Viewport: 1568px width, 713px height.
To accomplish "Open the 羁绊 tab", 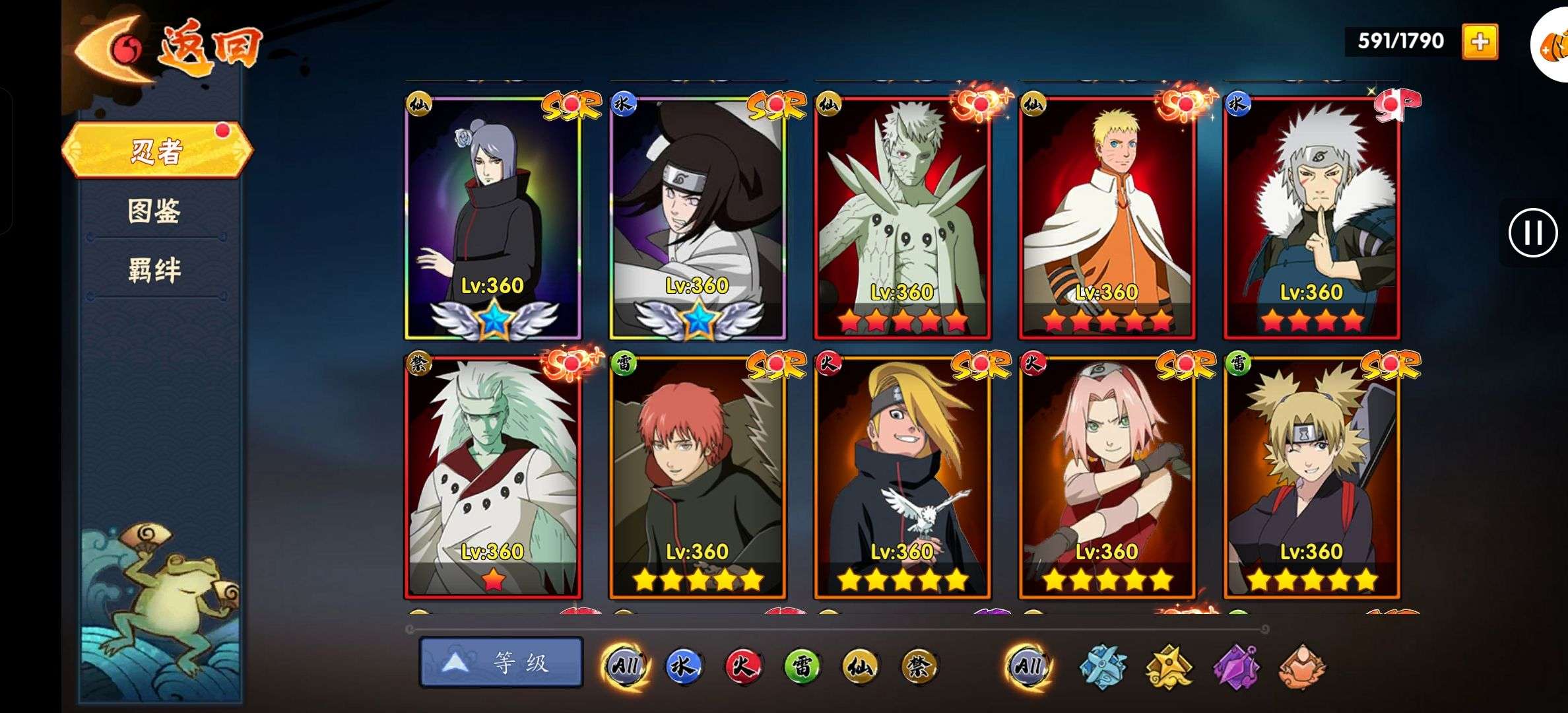I will 154,271.
